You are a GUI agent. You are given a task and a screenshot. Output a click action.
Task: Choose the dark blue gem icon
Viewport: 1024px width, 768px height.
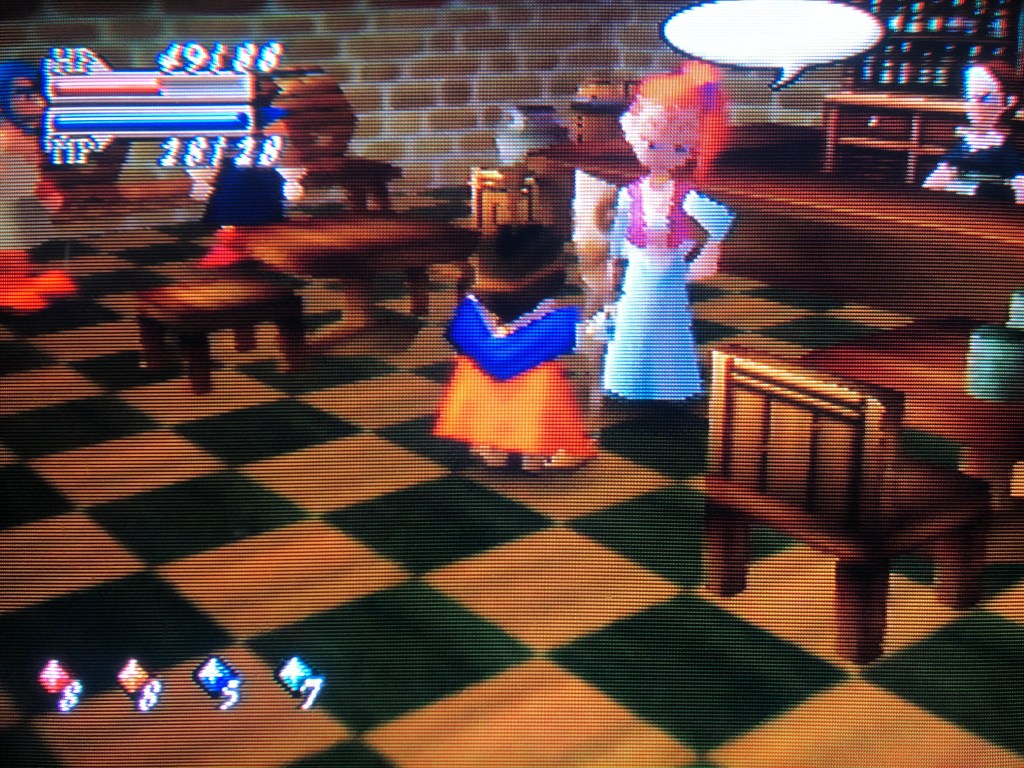212,675
